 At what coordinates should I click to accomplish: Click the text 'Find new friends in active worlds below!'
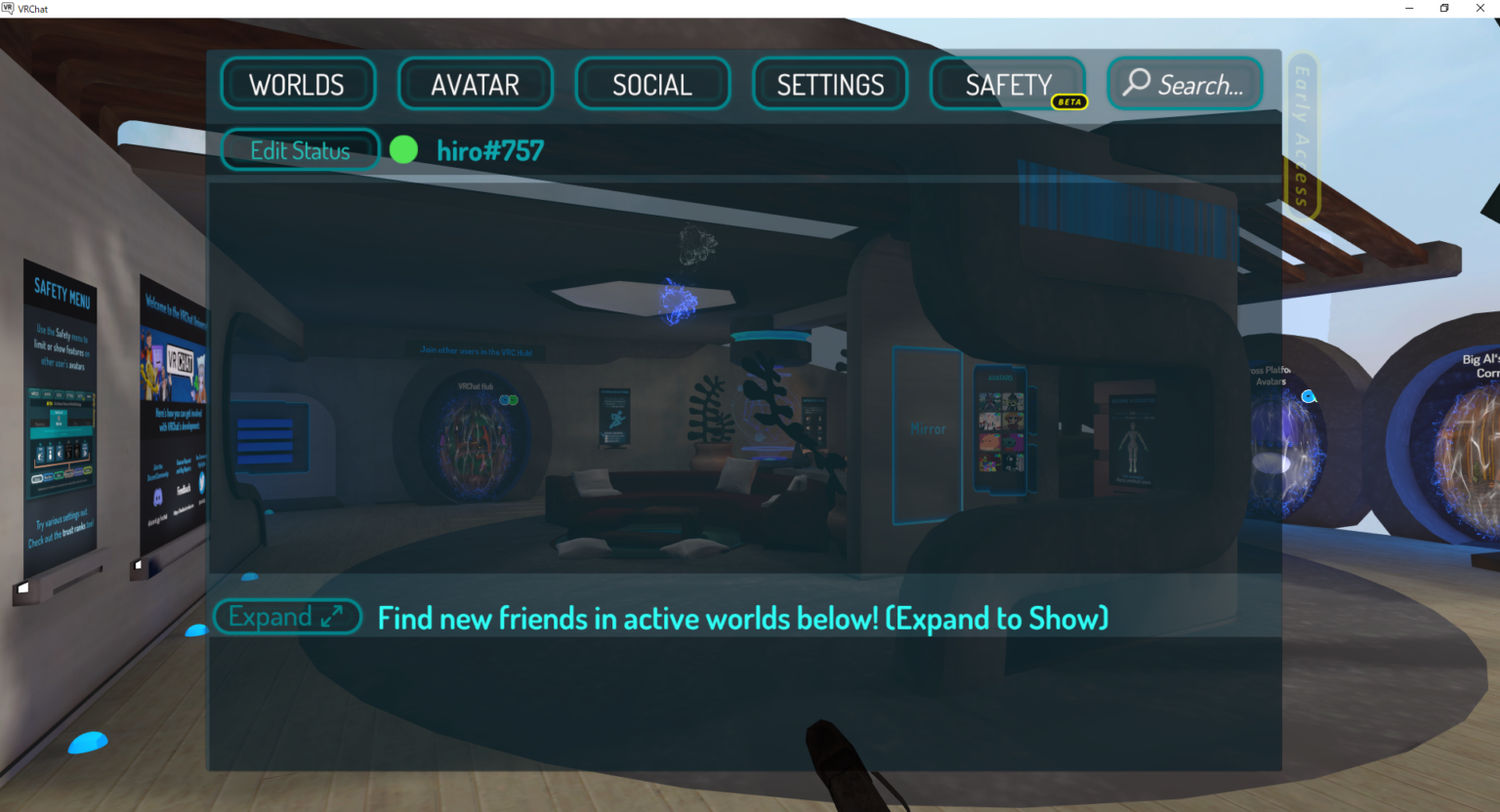[742, 617]
